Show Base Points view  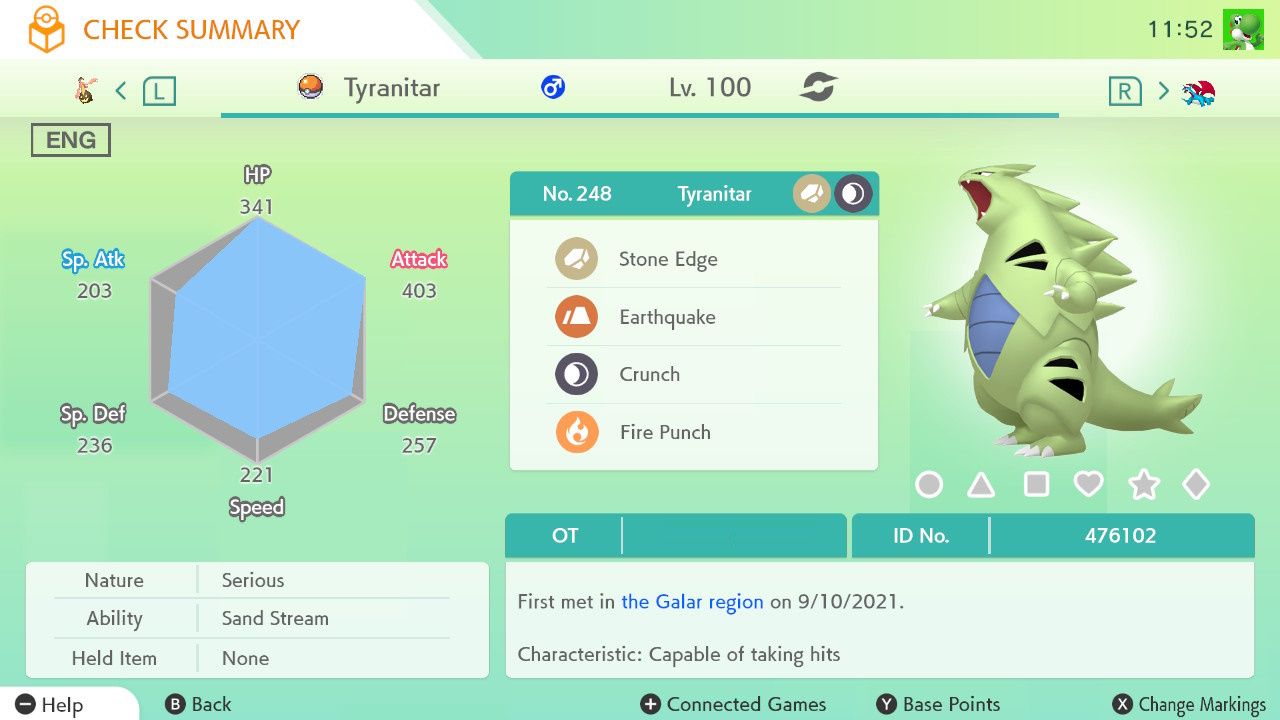(938, 705)
